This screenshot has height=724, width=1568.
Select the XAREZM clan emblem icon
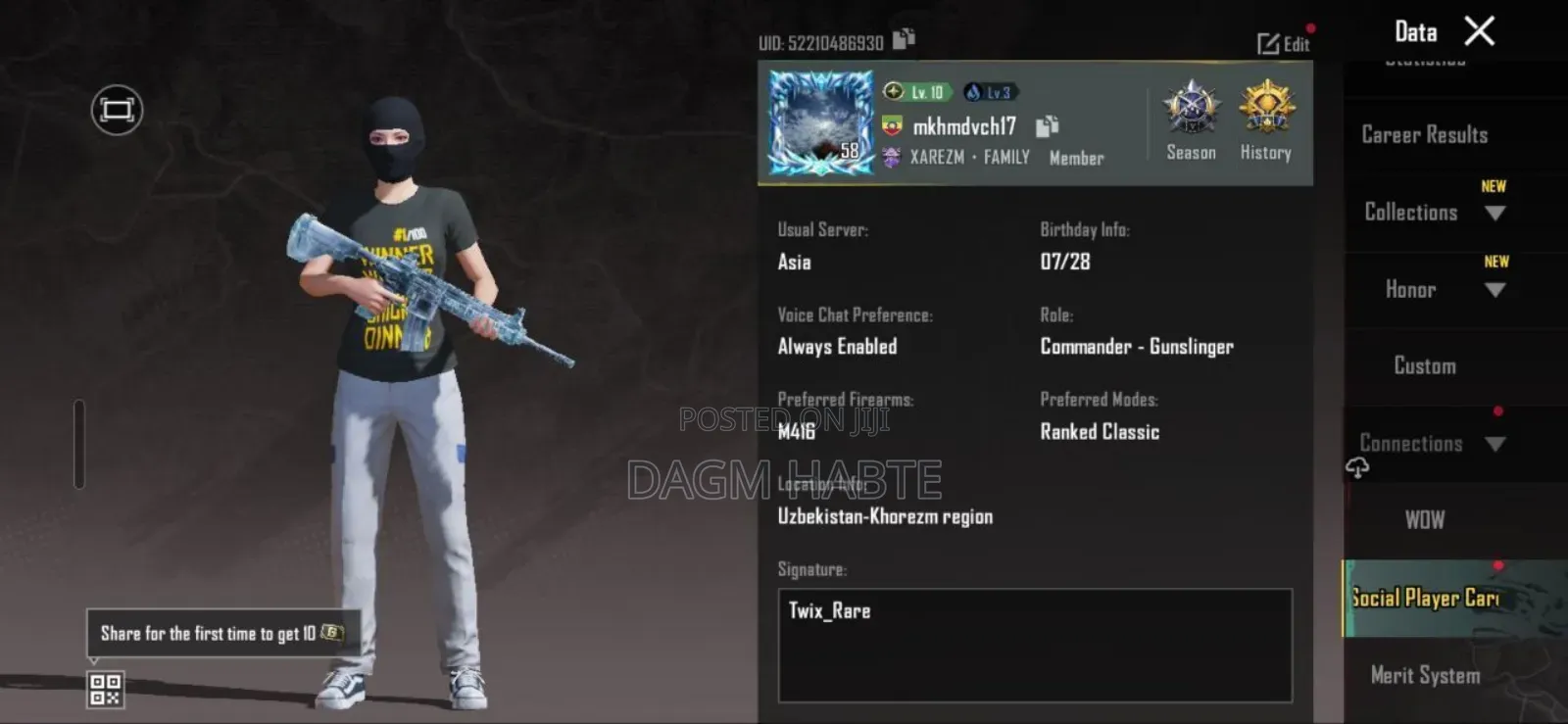(890, 157)
